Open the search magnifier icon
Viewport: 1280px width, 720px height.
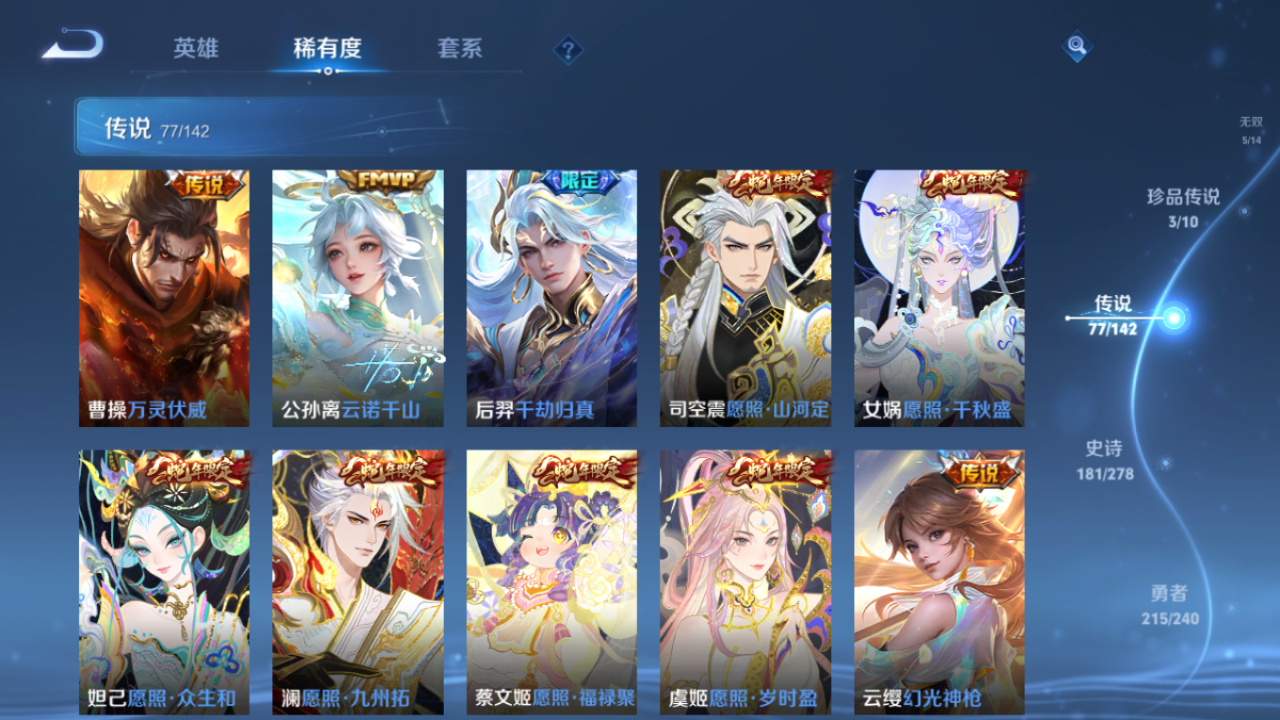point(1075,45)
